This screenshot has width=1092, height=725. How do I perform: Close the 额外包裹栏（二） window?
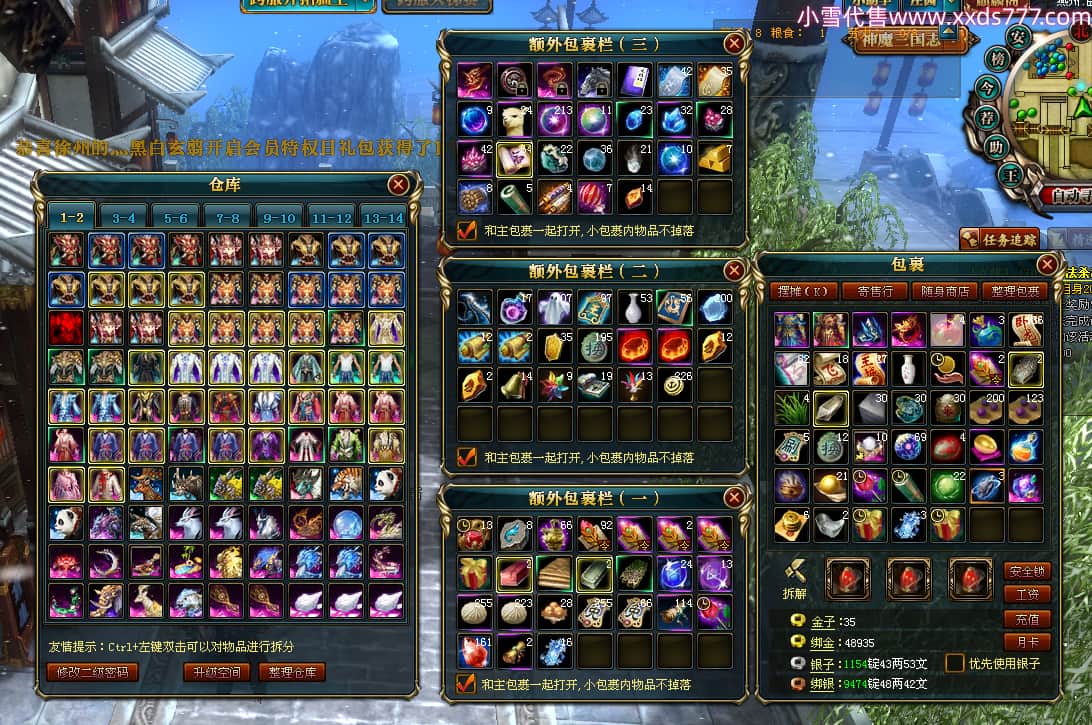735,270
